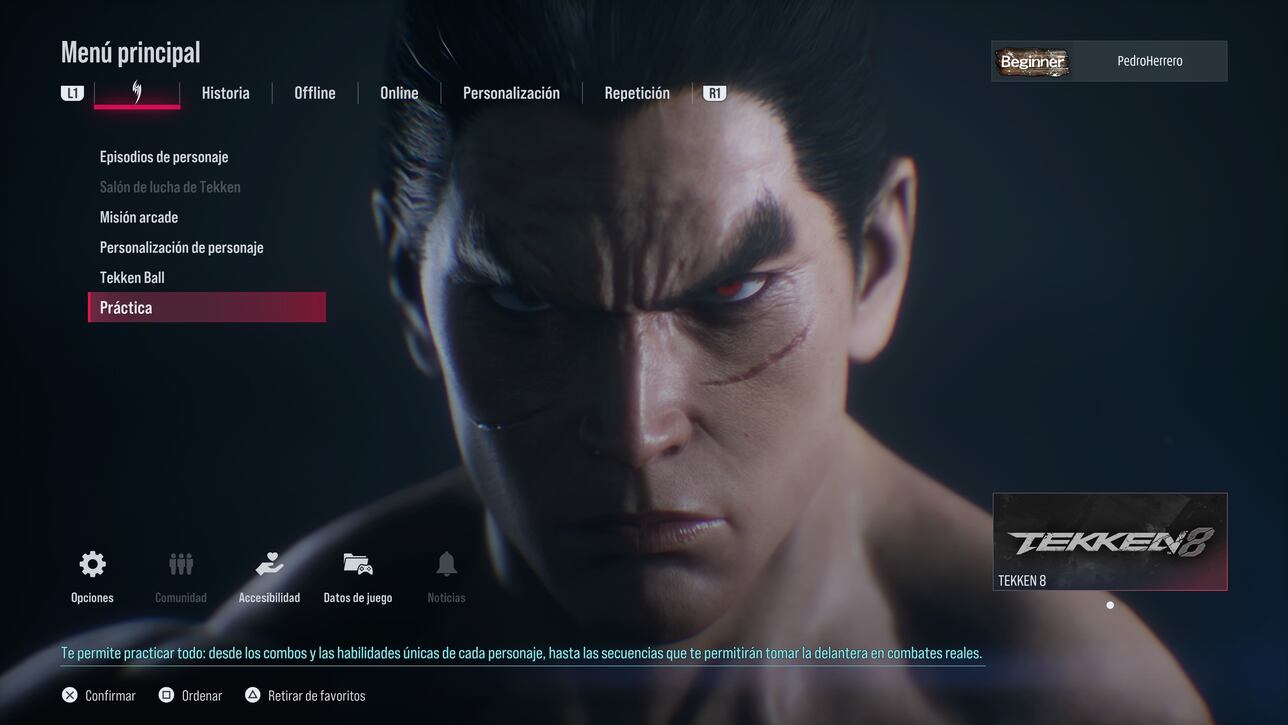Click the Noticias notifications bell icon
The width and height of the screenshot is (1288, 725).
pyautogui.click(x=445, y=563)
